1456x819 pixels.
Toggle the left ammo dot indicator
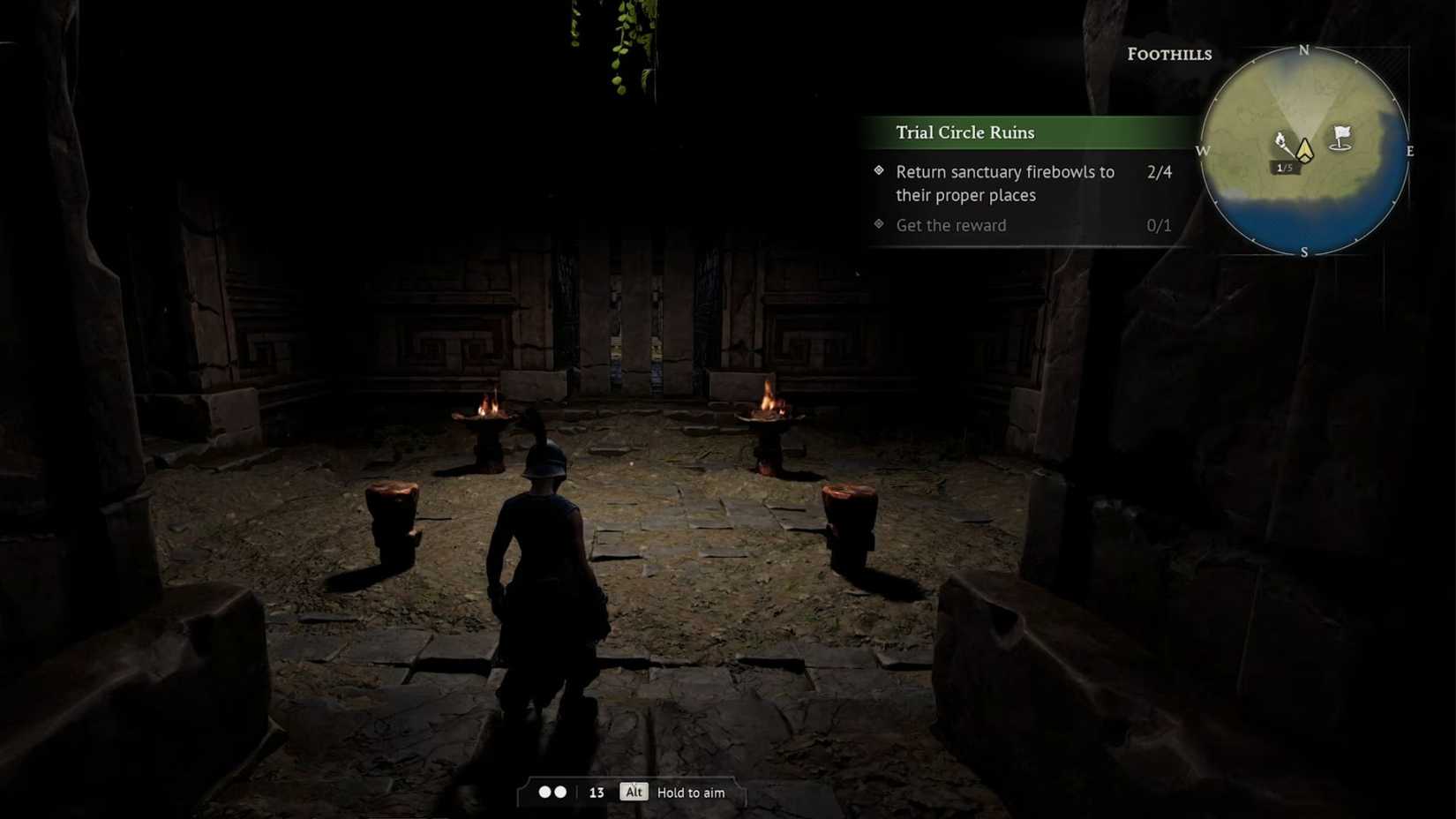click(x=544, y=792)
